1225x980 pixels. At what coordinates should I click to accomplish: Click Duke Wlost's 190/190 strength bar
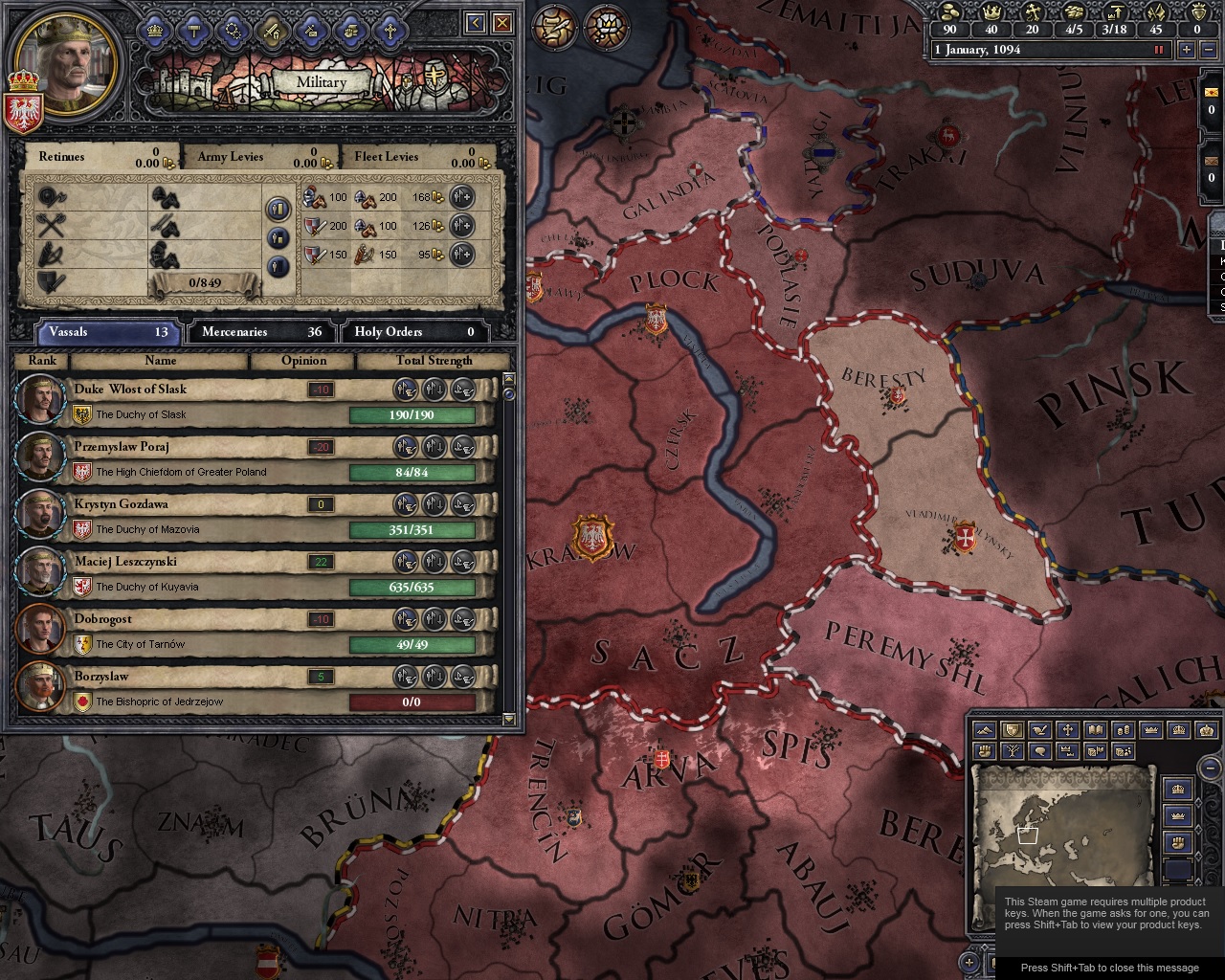click(x=413, y=415)
